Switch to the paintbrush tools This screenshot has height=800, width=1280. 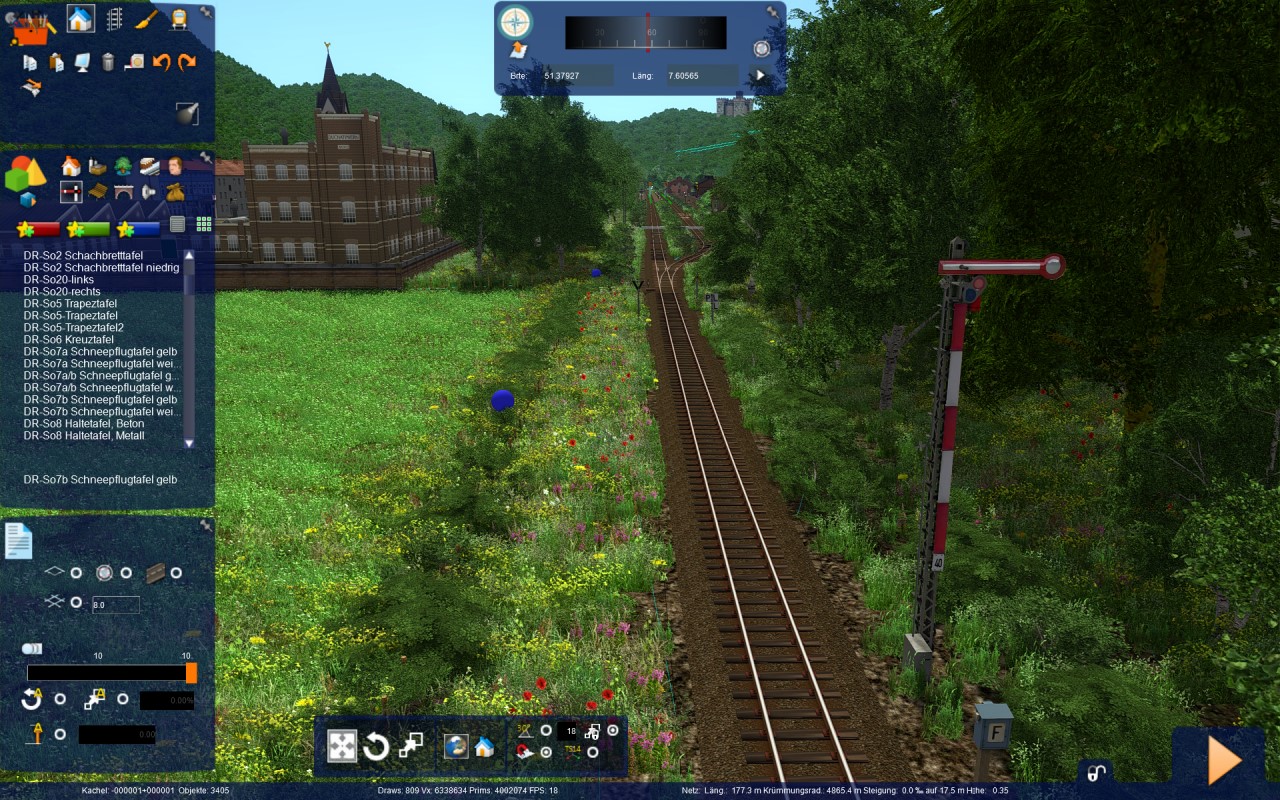pos(146,19)
